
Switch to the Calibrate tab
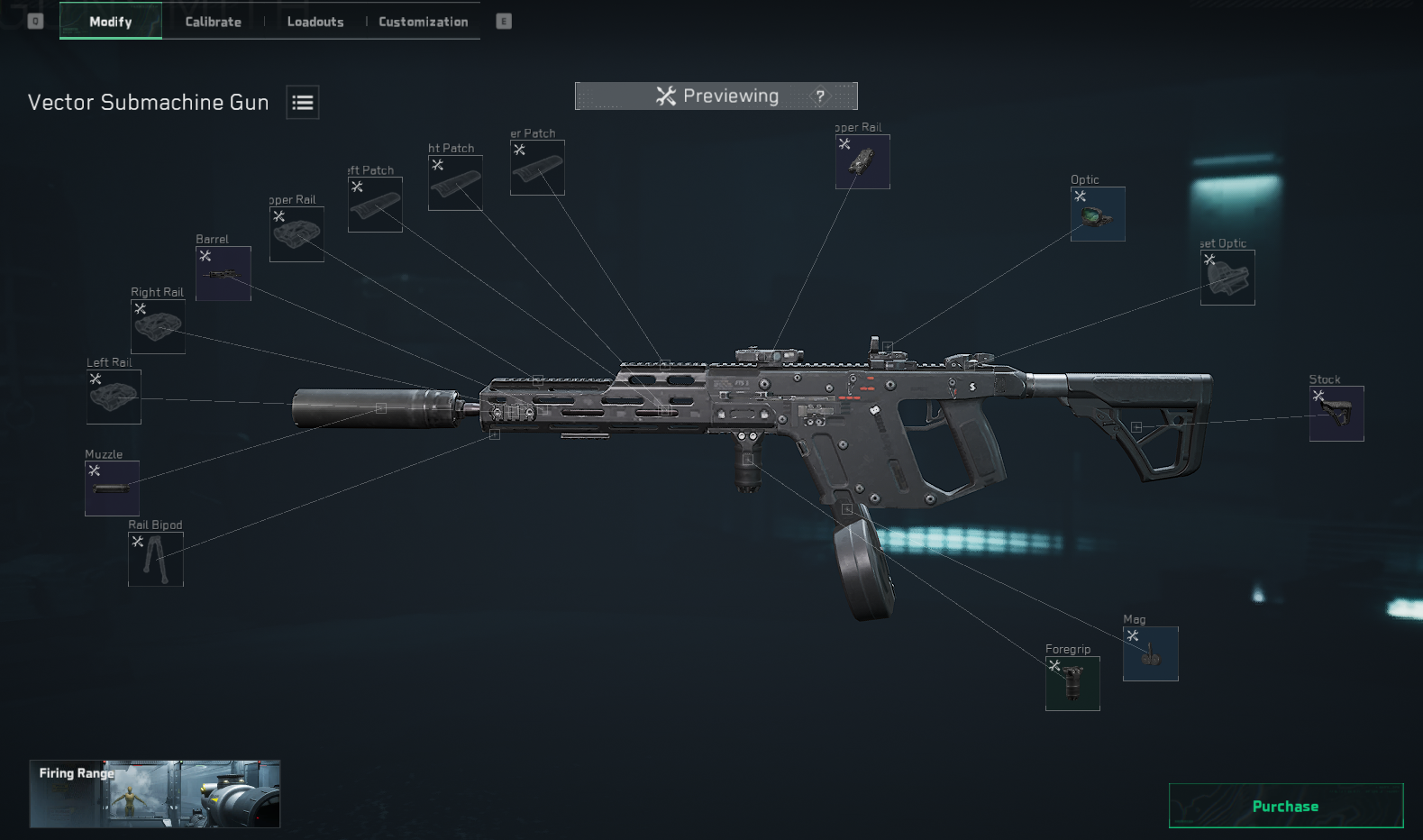213,22
